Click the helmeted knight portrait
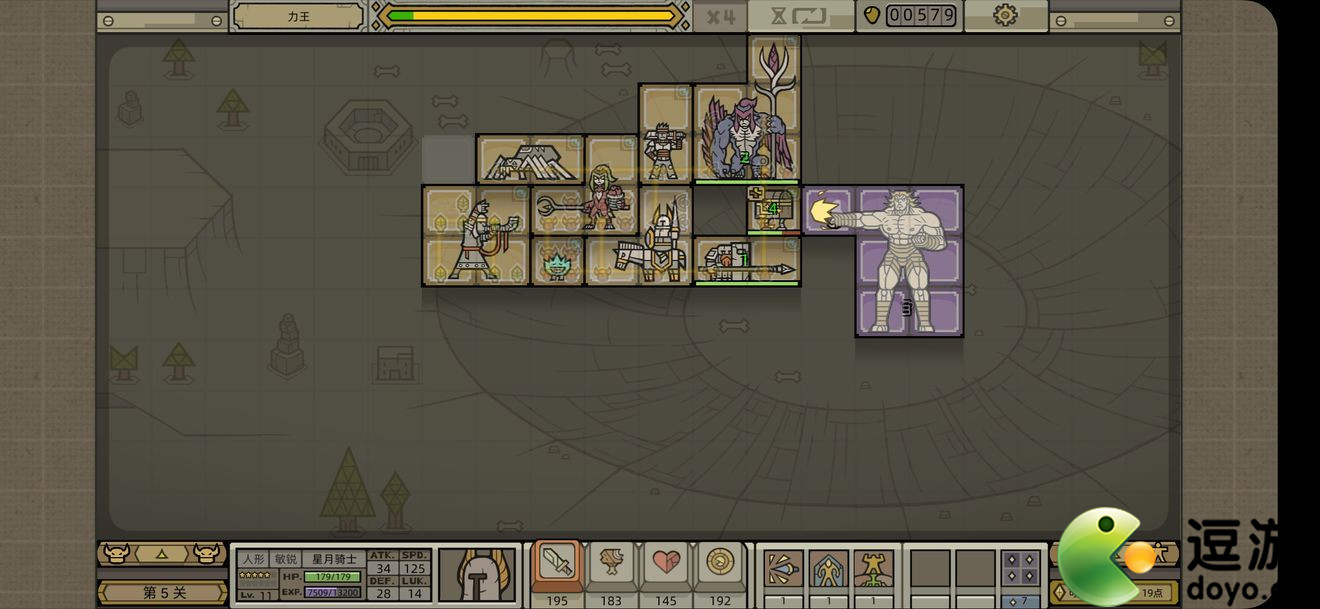The image size is (1320, 609). click(x=477, y=575)
